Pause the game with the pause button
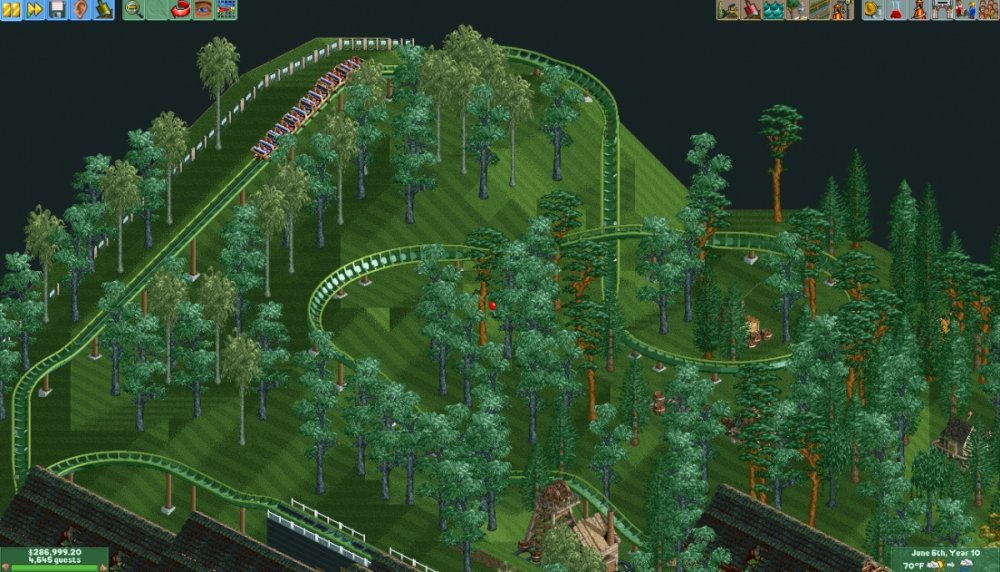This screenshot has height=572, width=1000. (11, 10)
